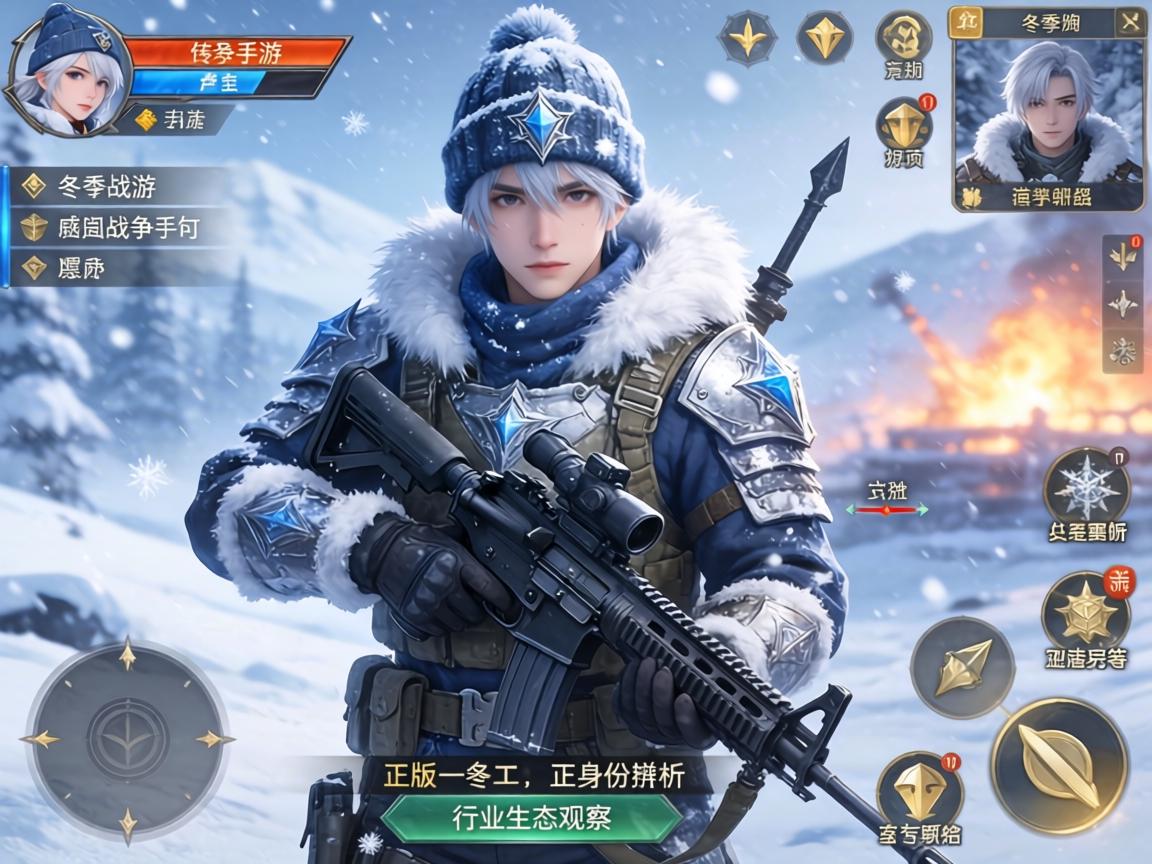Activate the gold diamond skill above attack button
The height and width of the screenshot is (864, 1152).
962,667
